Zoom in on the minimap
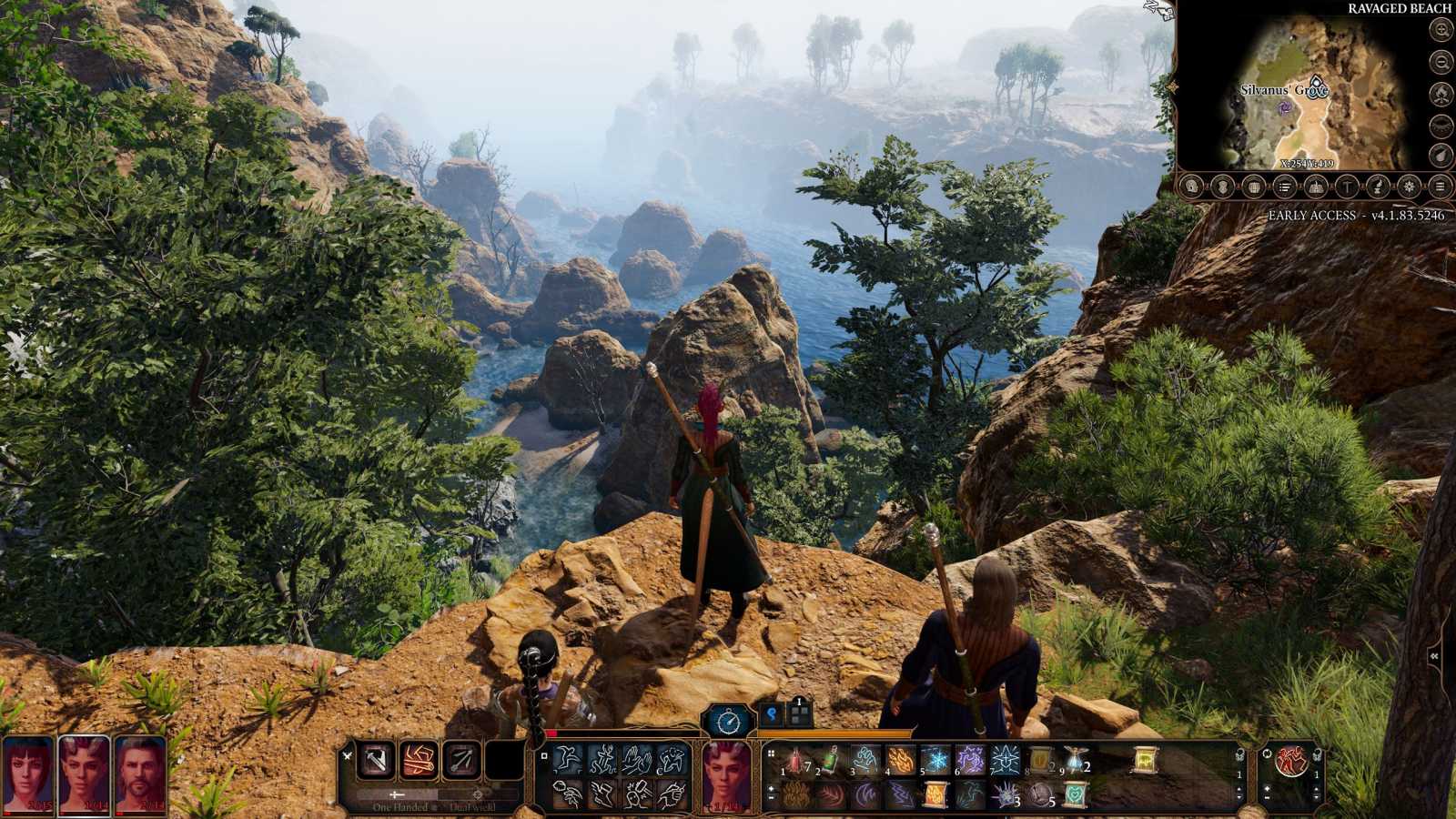Image resolution: width=1456 pixels, height=819 pixels. tap(1441, 29)
